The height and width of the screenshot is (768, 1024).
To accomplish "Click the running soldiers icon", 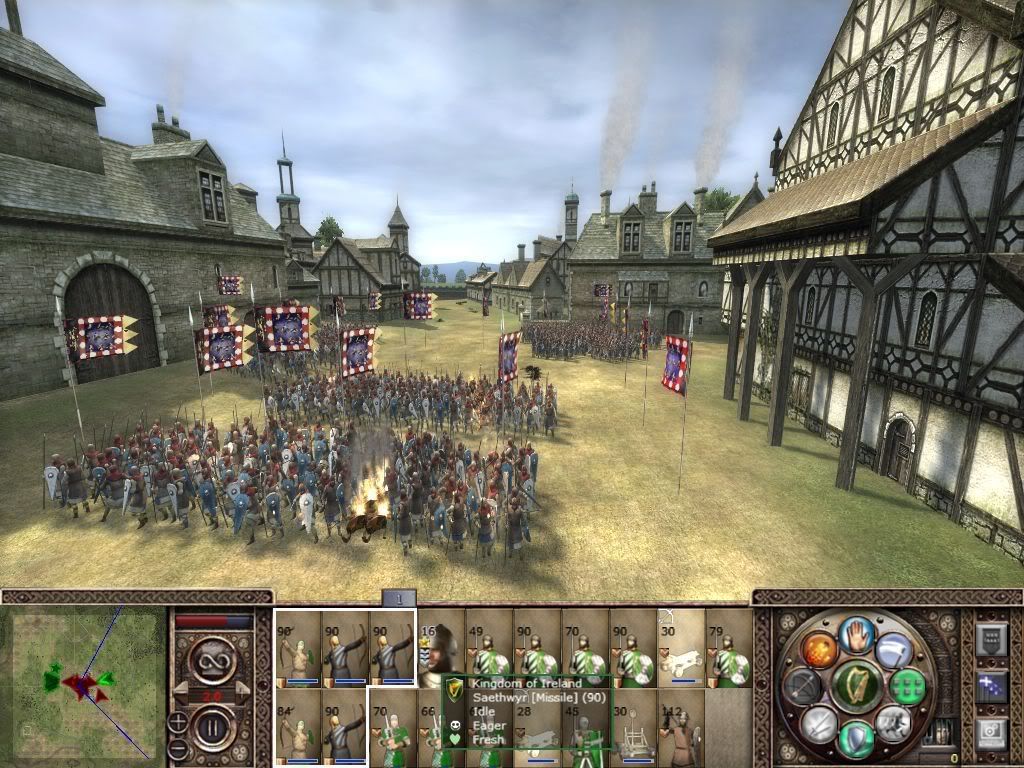I will coord(893,723).
